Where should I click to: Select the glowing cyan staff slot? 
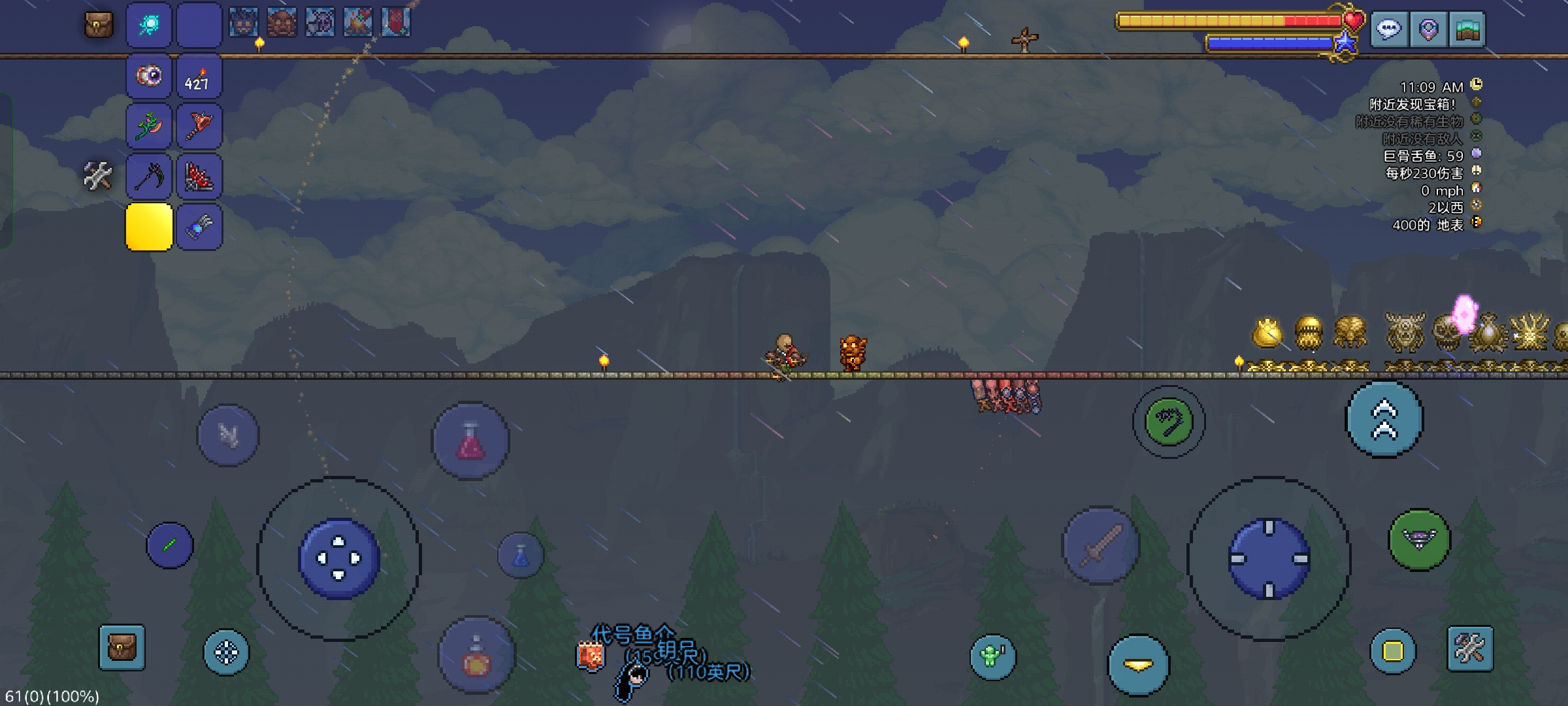click(149, 25)
